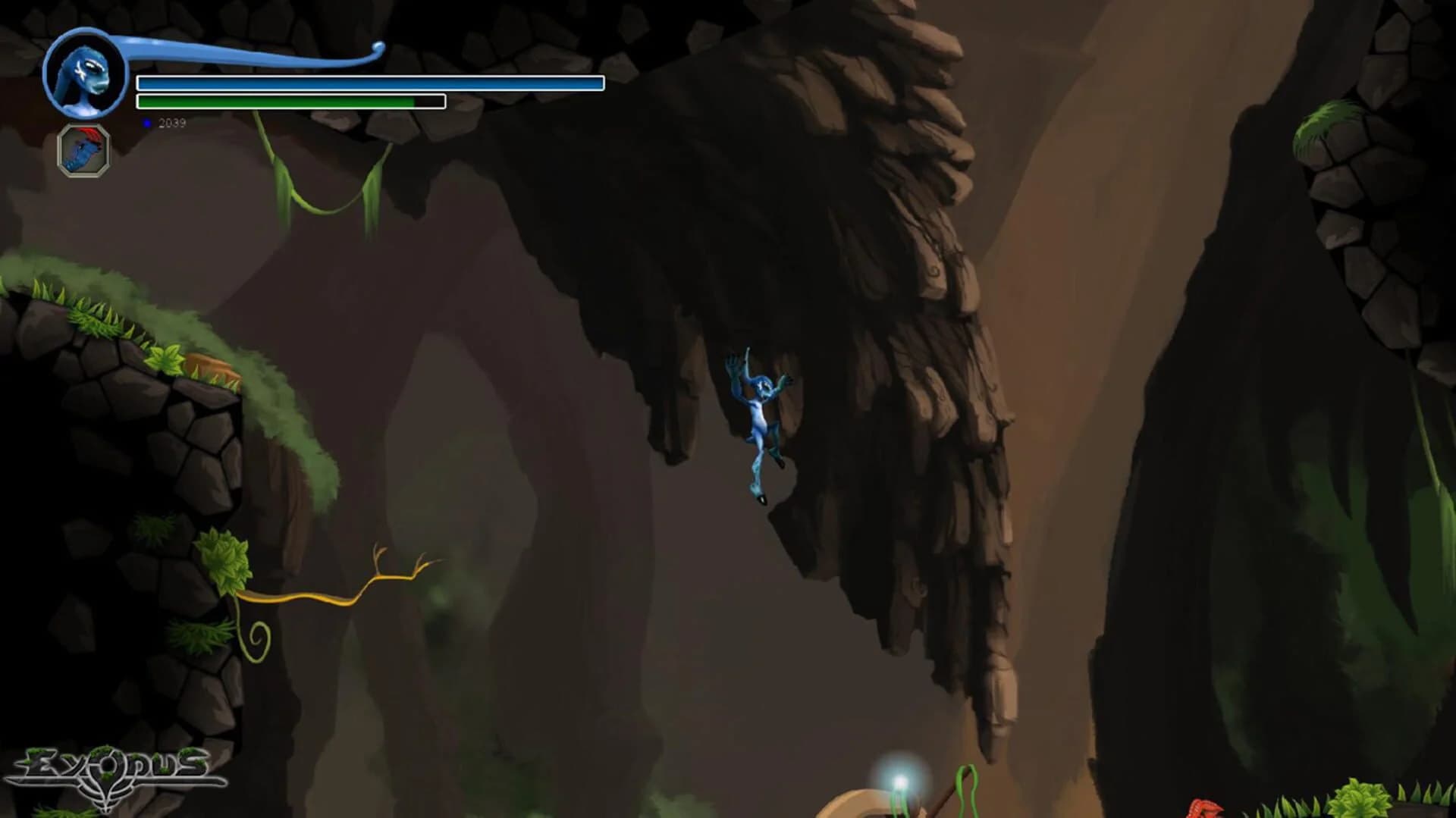The image size is (1456, 818).
Task: Expand the octagonal ability slot frame
Action: coord(82,150)
